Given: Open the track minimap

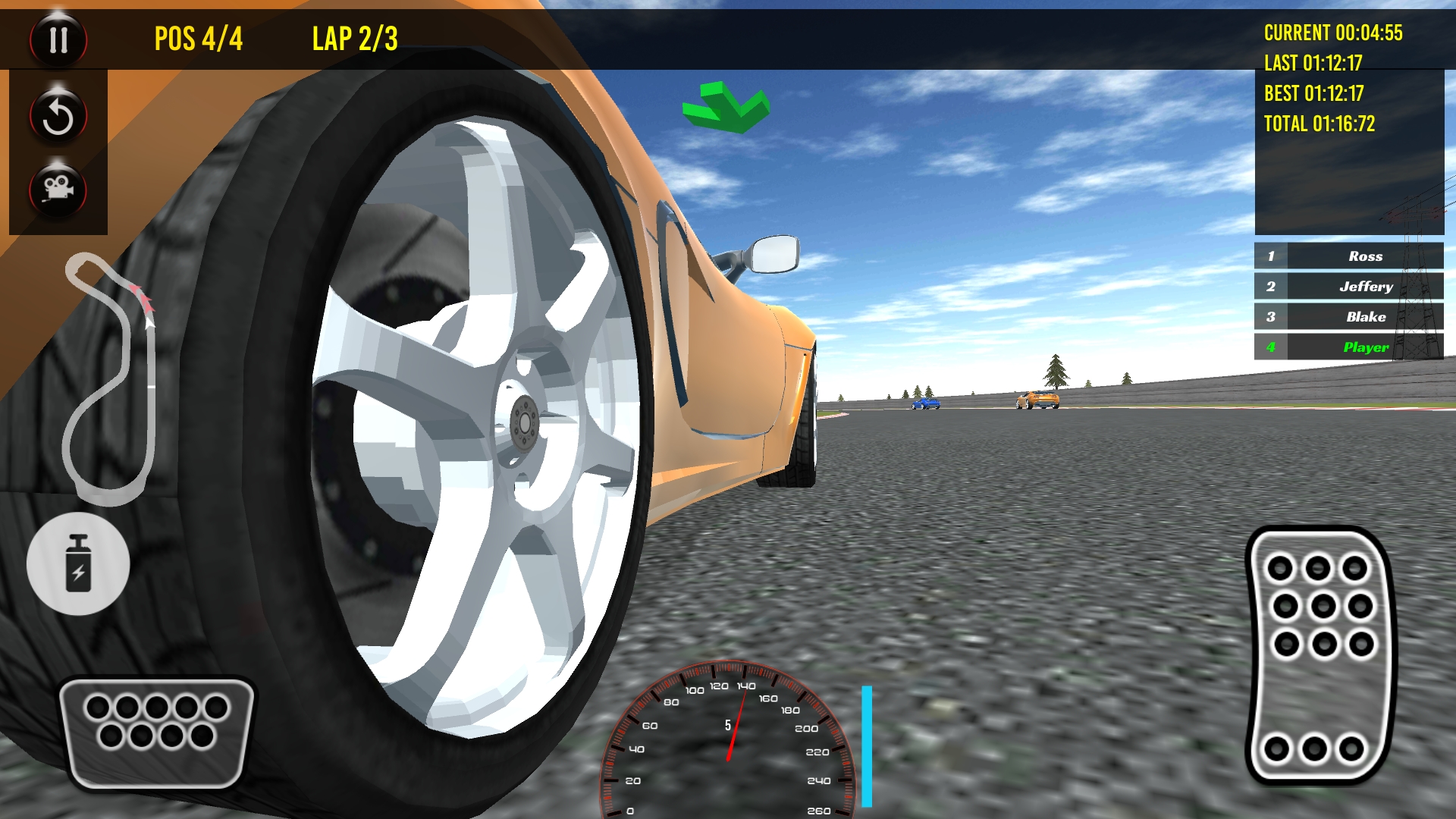Looking at the screenshot, I should [110, 379].
